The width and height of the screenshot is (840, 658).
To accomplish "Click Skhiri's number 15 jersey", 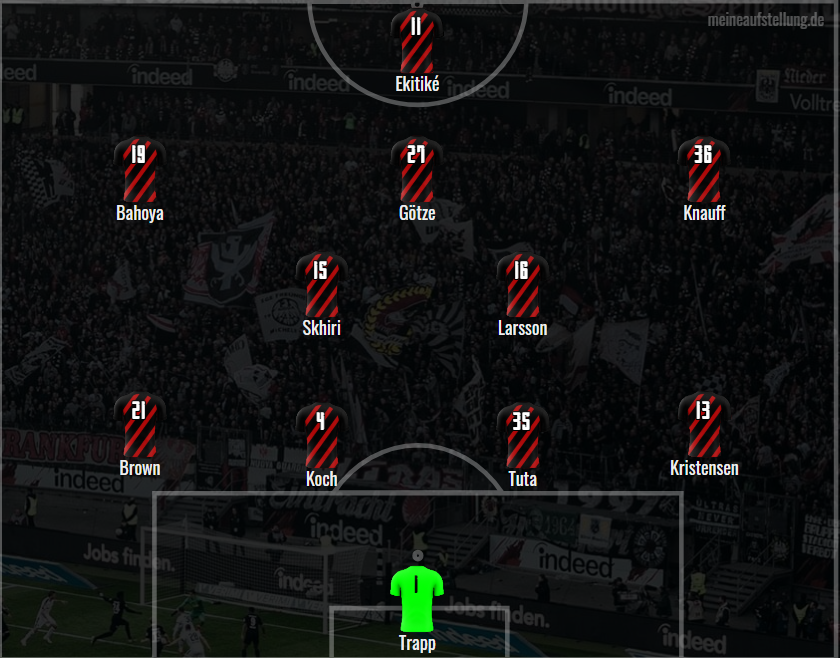I will tap(321, 286).
